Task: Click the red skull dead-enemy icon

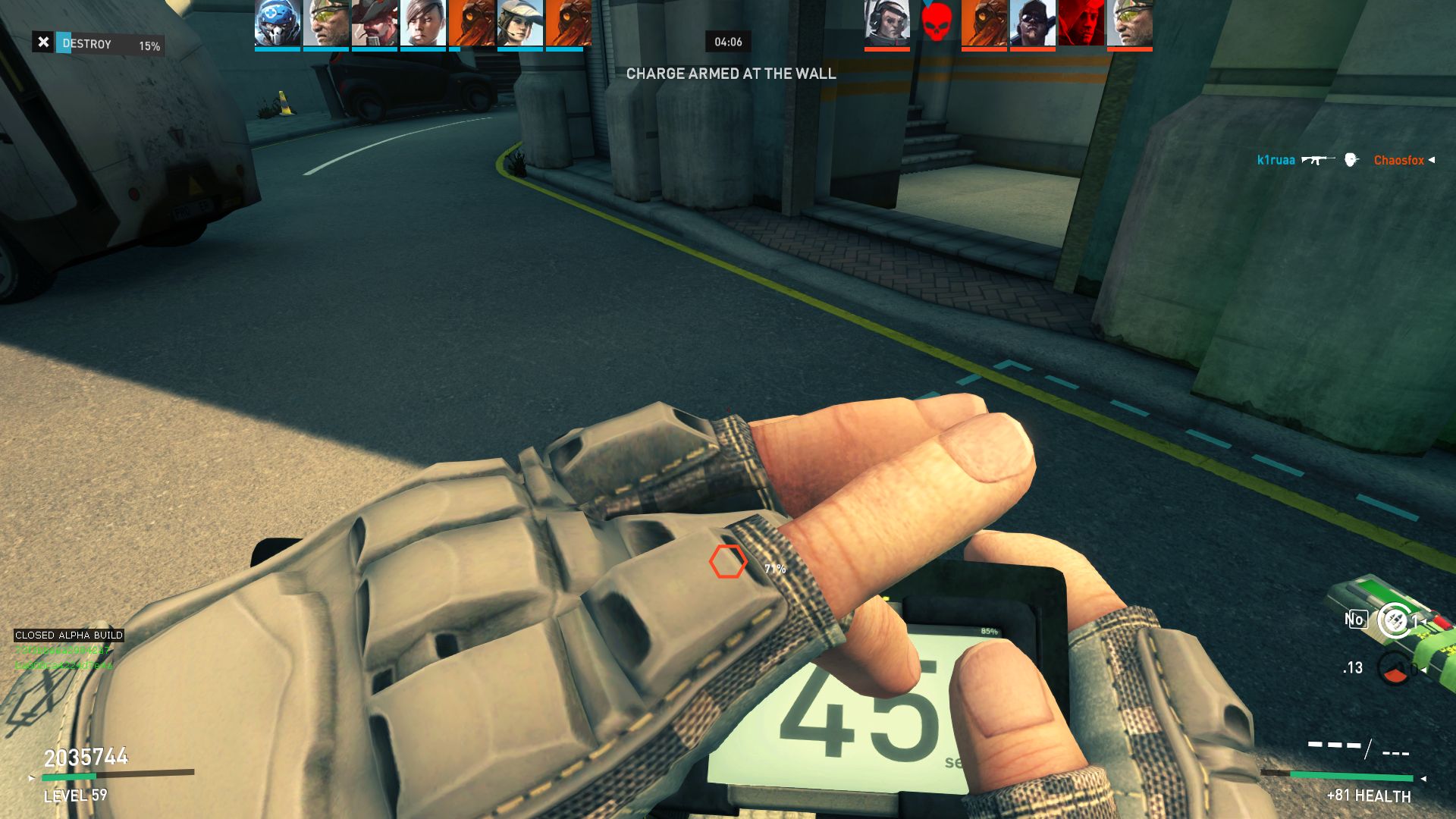Action: pos(936,23)
